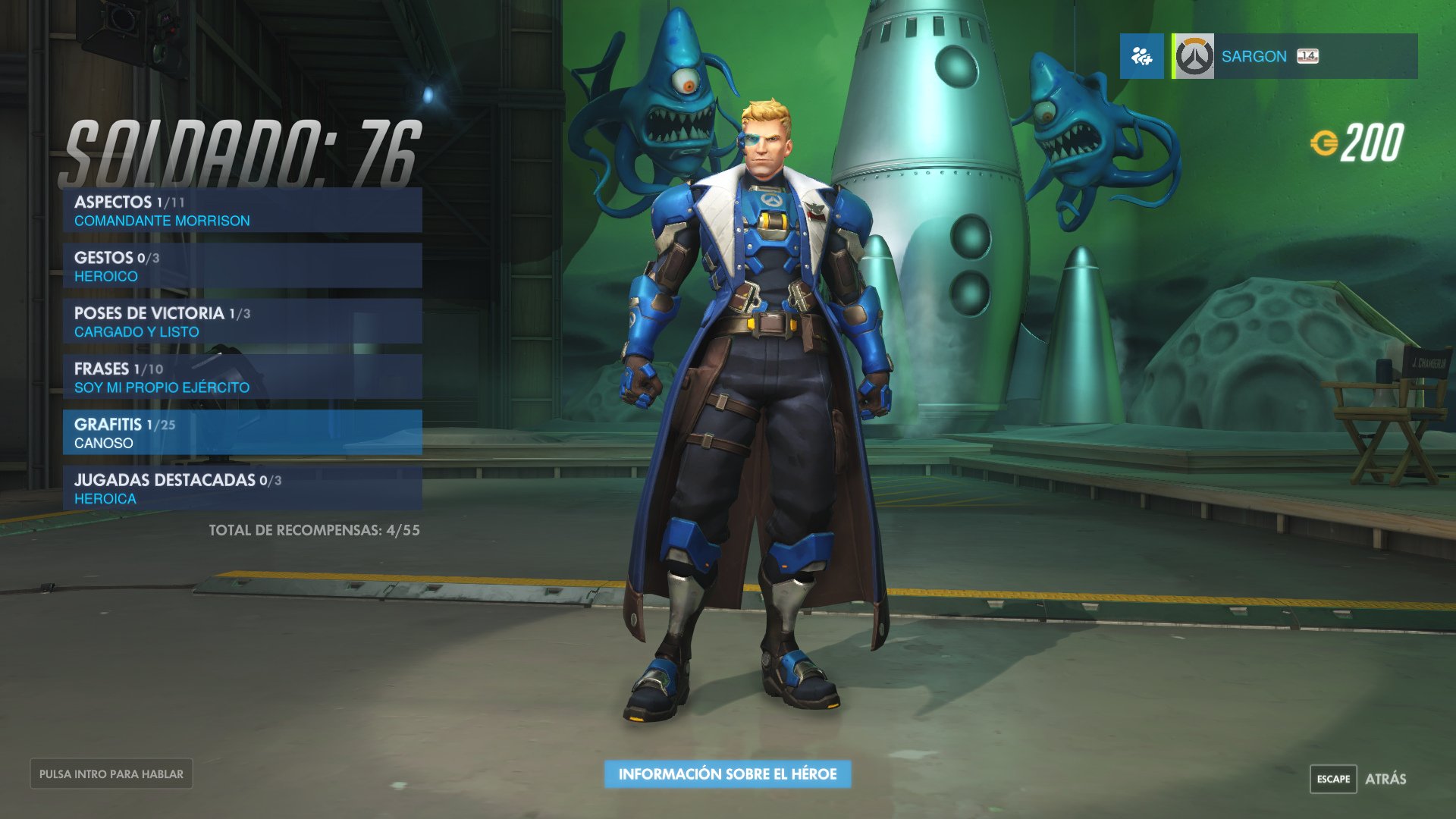The image size is (1456, 819).
Task: Click the social groups icon in the top right
Action: tap(1142, 55)
